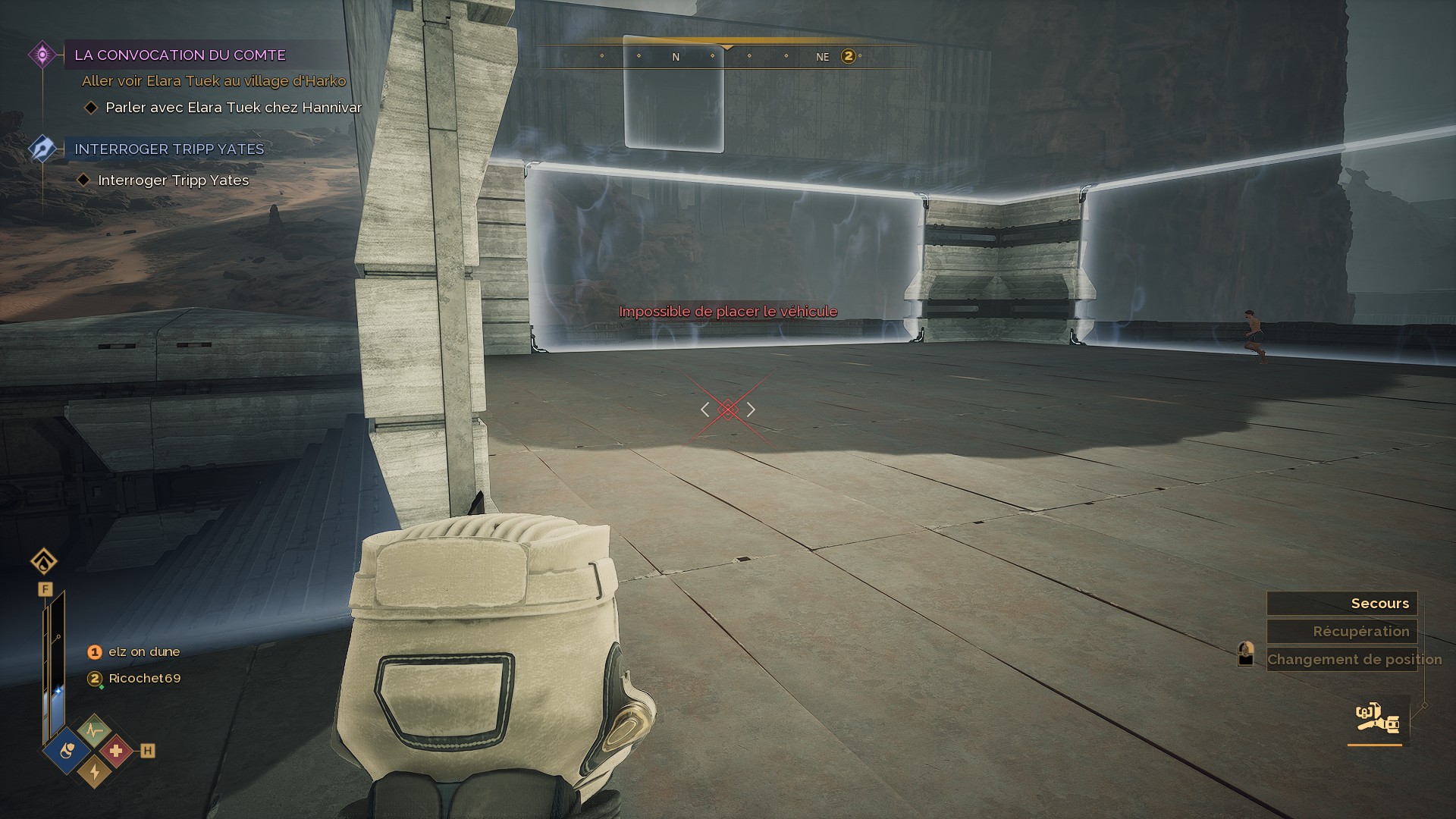
Task: Click the red cross health icon
Action: coord(115,751)
